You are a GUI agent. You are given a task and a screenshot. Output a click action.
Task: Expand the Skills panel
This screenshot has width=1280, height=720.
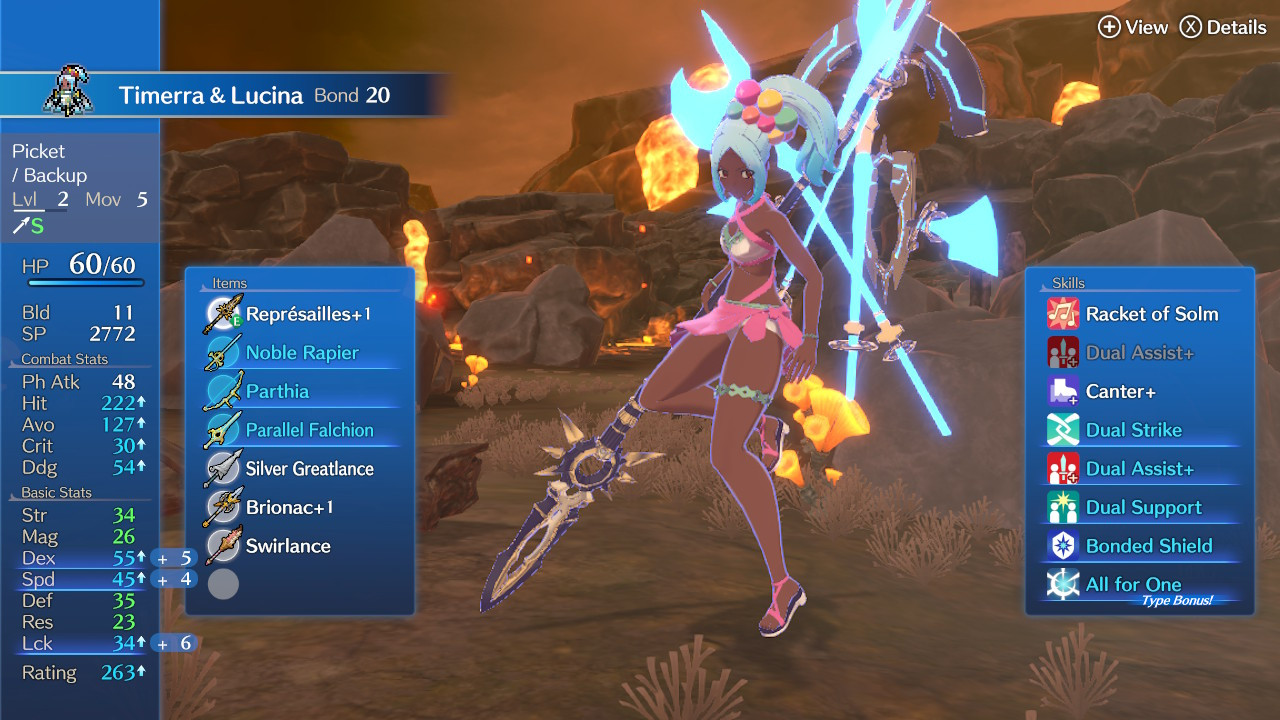click(x=1068, y=283)
